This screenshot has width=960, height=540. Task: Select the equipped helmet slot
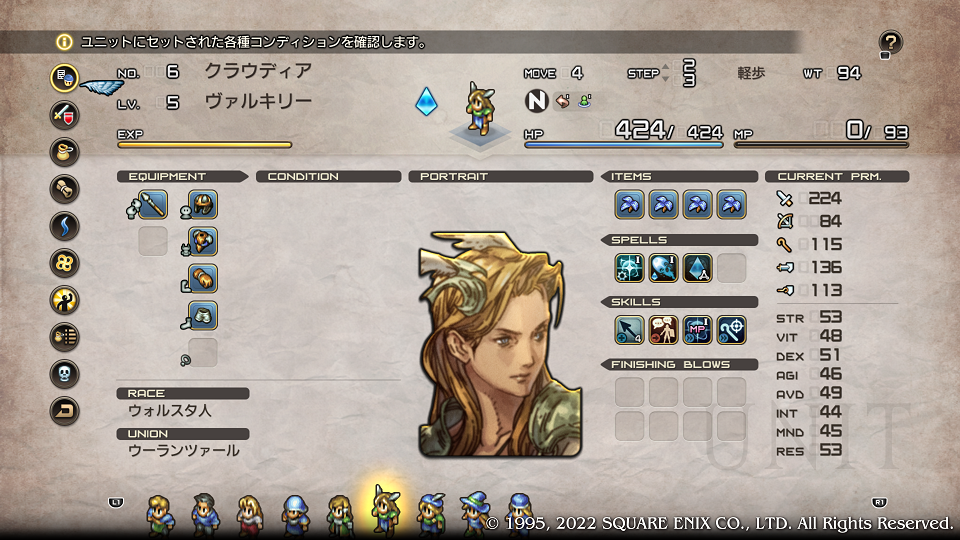(x=203, y=205)
